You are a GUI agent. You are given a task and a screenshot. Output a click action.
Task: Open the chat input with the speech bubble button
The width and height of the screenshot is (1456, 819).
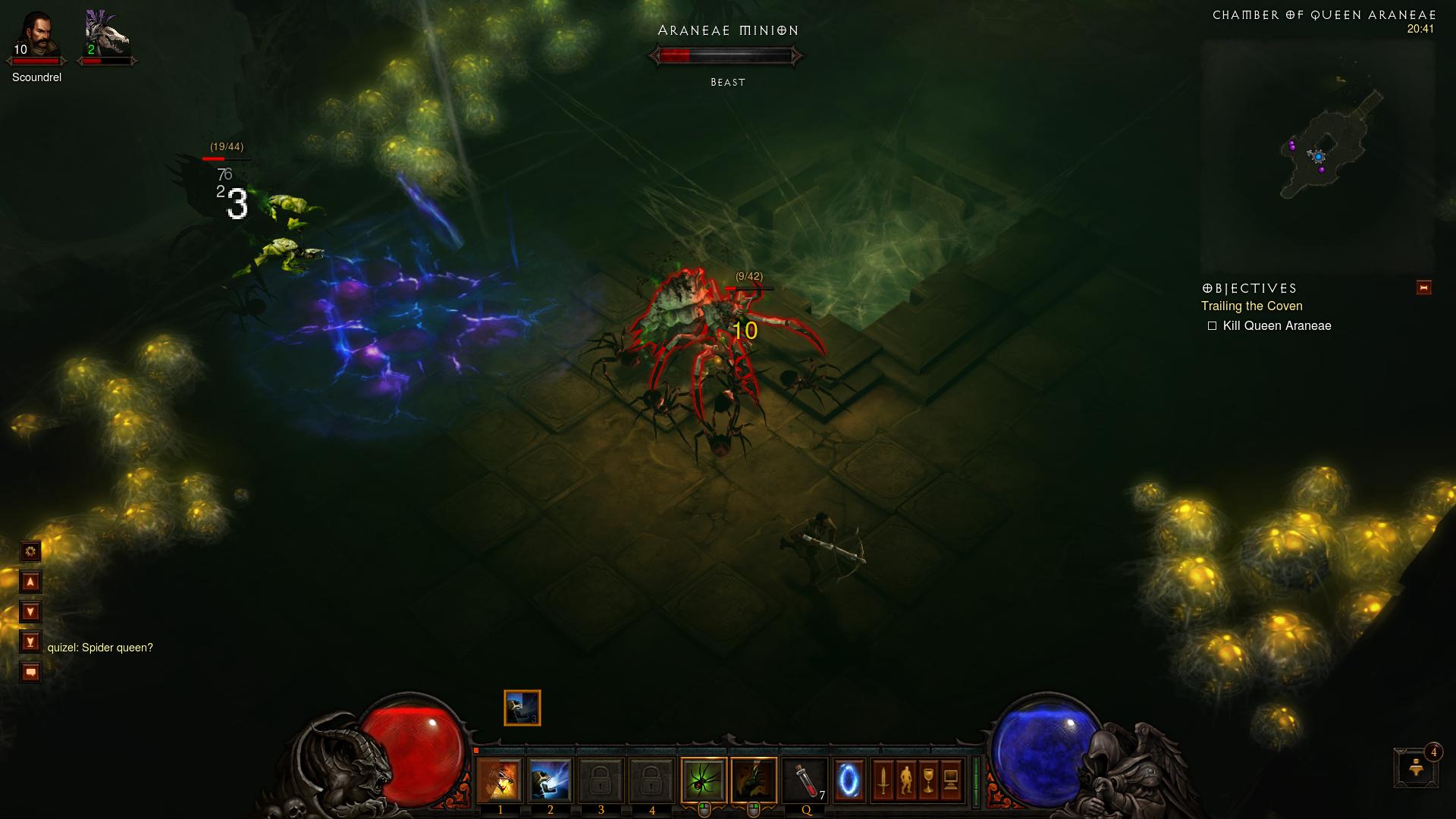click(30, 673)
